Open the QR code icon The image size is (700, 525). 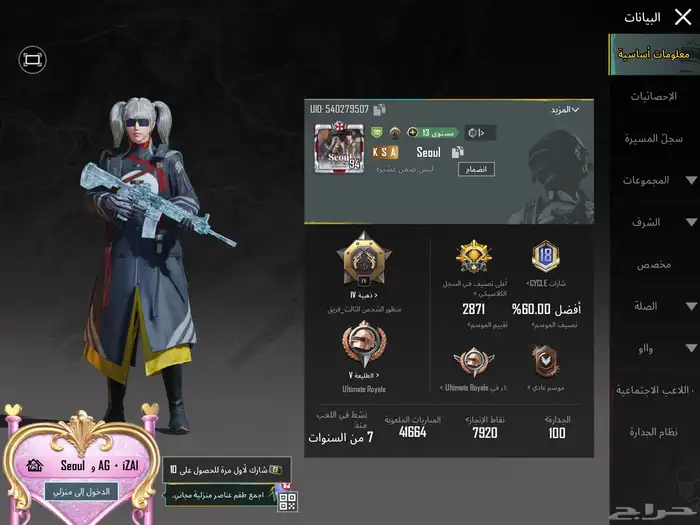[x=287, y=502]
